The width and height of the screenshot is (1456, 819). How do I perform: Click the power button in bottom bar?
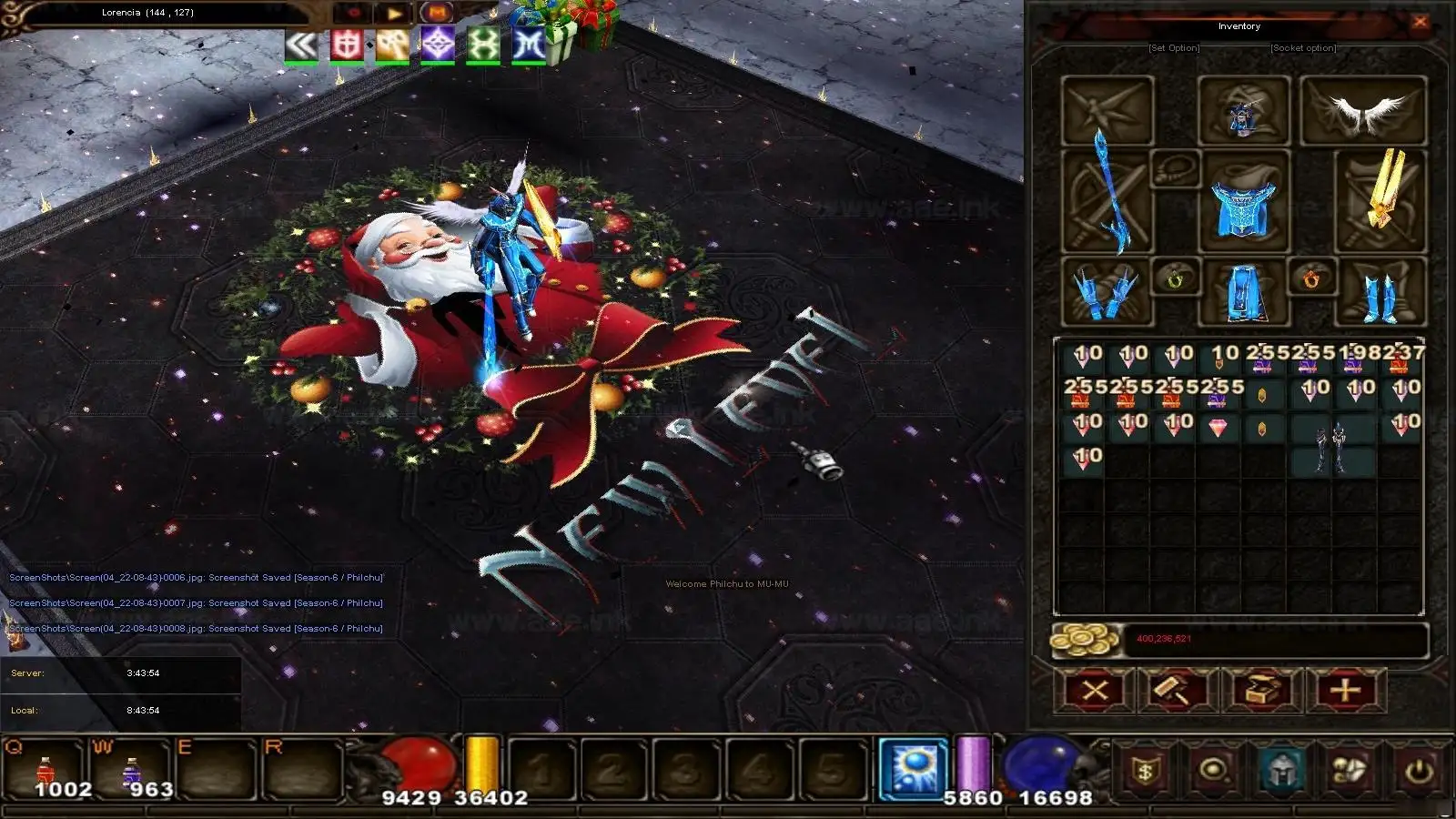(x=1418, y=772)
